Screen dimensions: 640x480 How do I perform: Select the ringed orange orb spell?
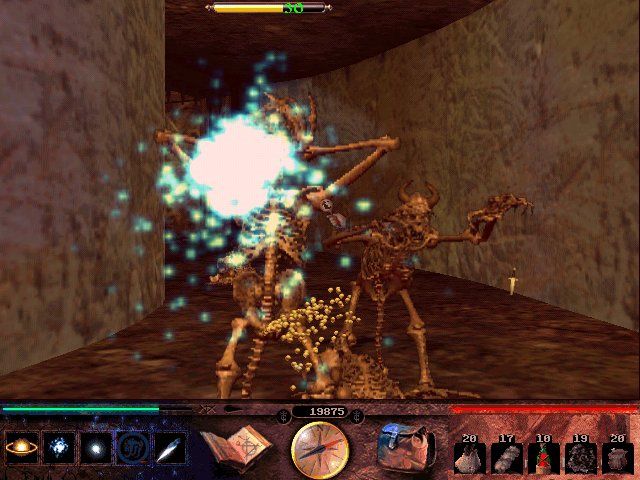tap(20, 448)
